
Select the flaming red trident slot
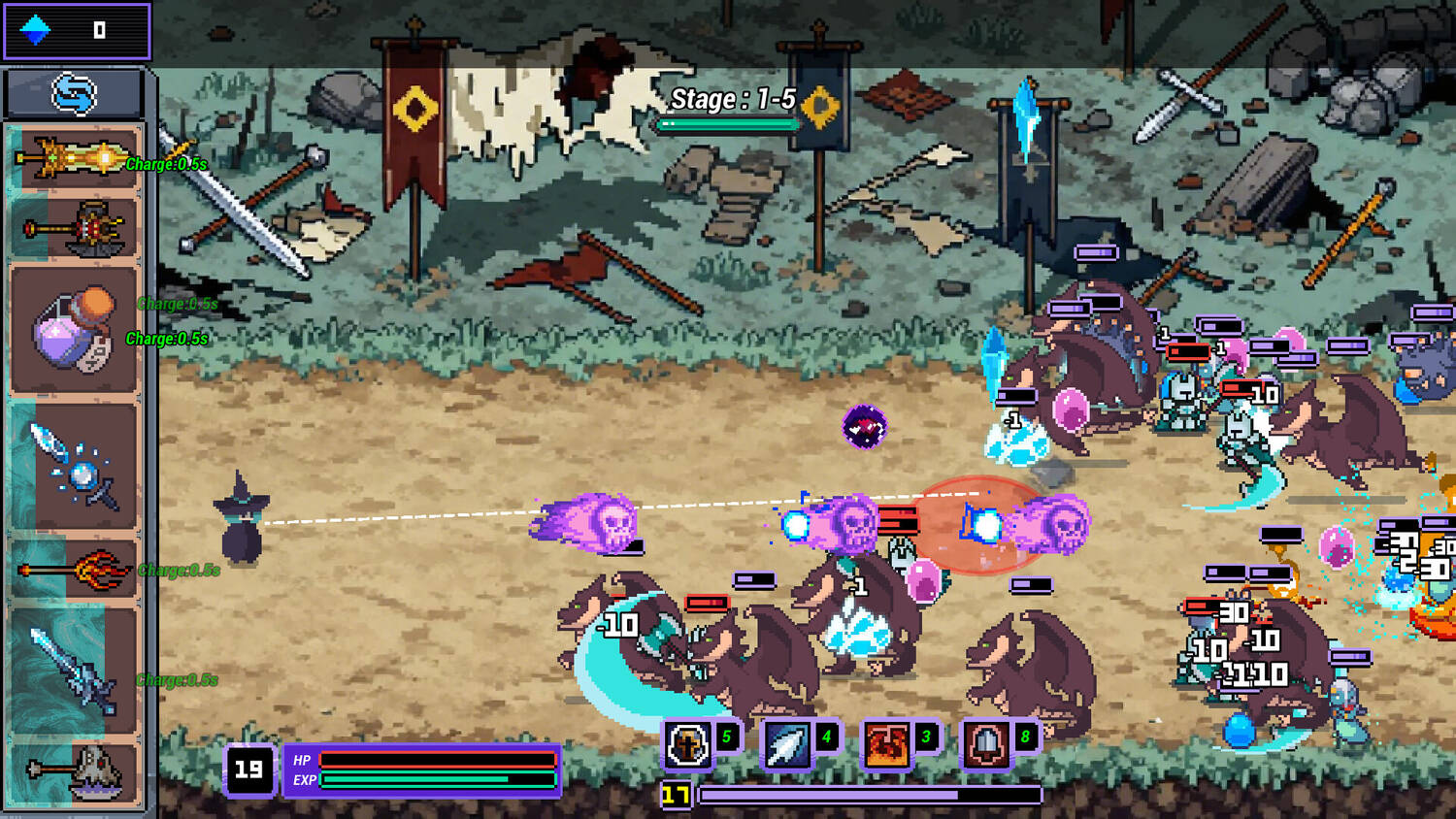[x=75, y=570]
